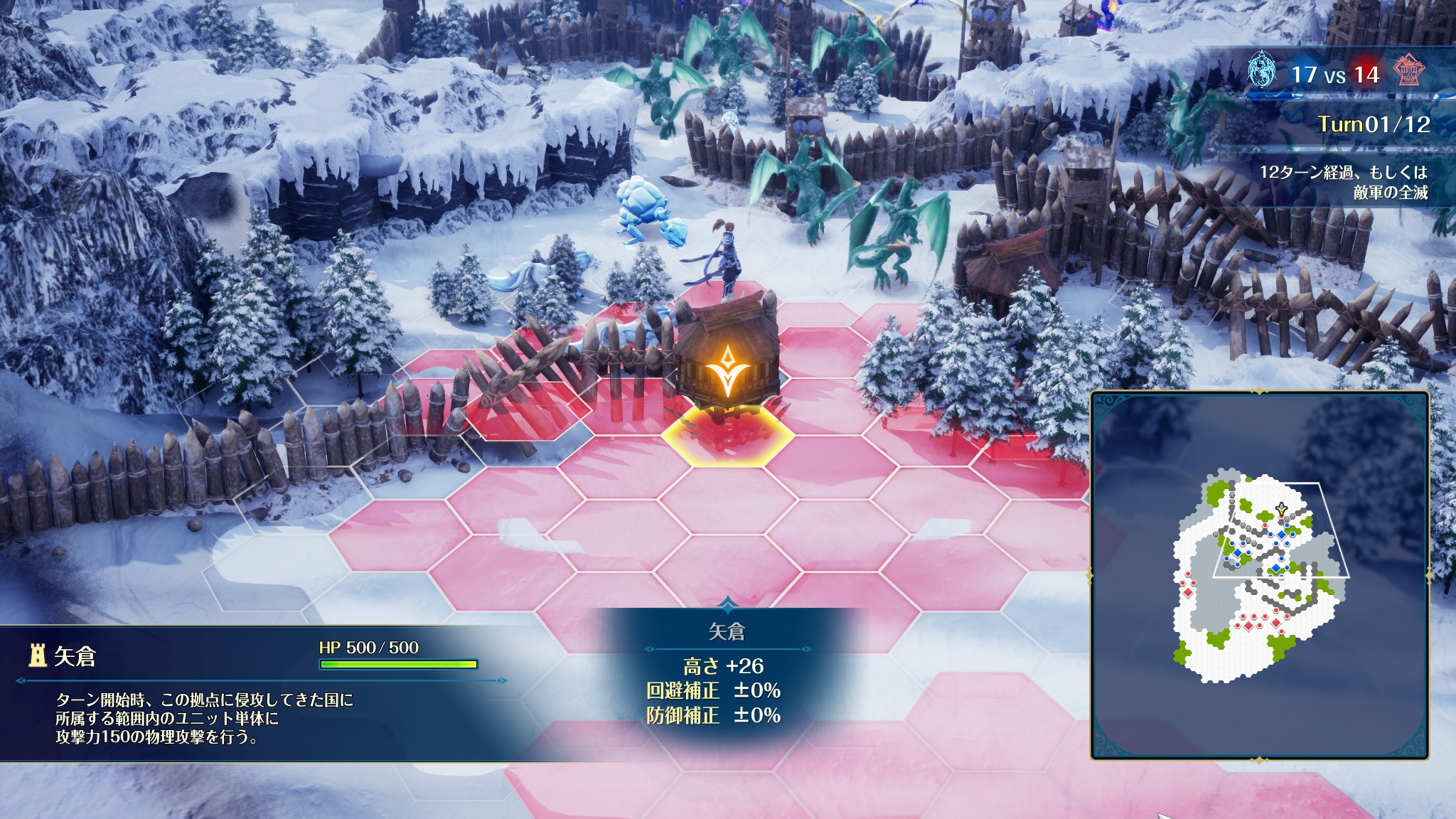Screen dimensions: 1456x819
Task: Select the yellow-outlined hex under the watchtower
Action: (727, 442)
